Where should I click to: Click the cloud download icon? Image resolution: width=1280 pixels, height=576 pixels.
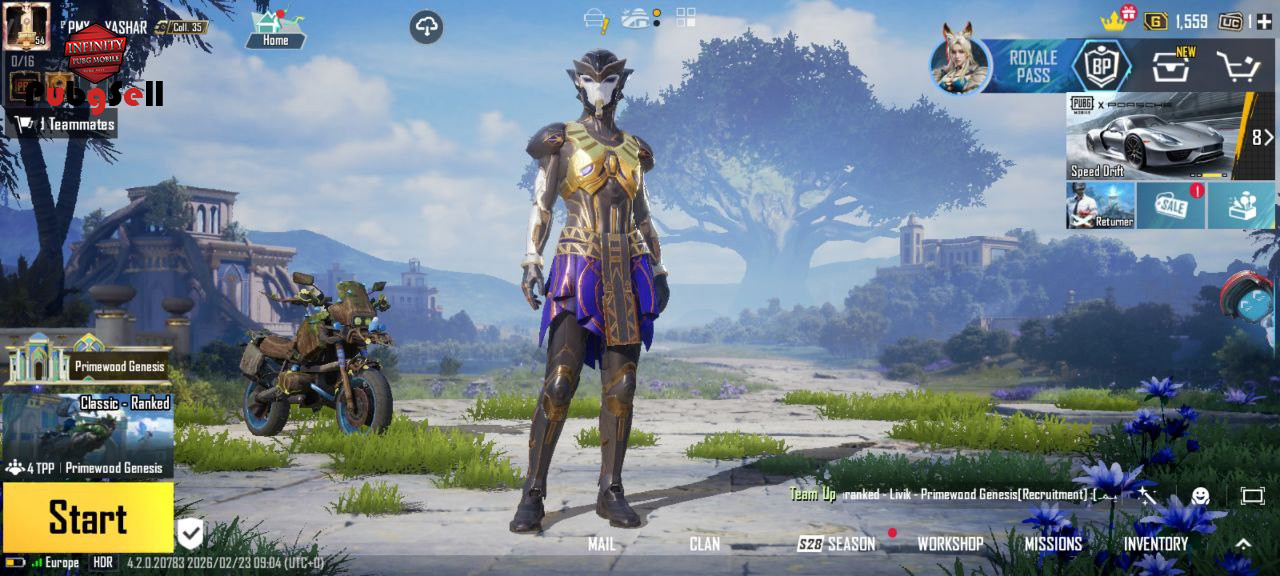427,27
